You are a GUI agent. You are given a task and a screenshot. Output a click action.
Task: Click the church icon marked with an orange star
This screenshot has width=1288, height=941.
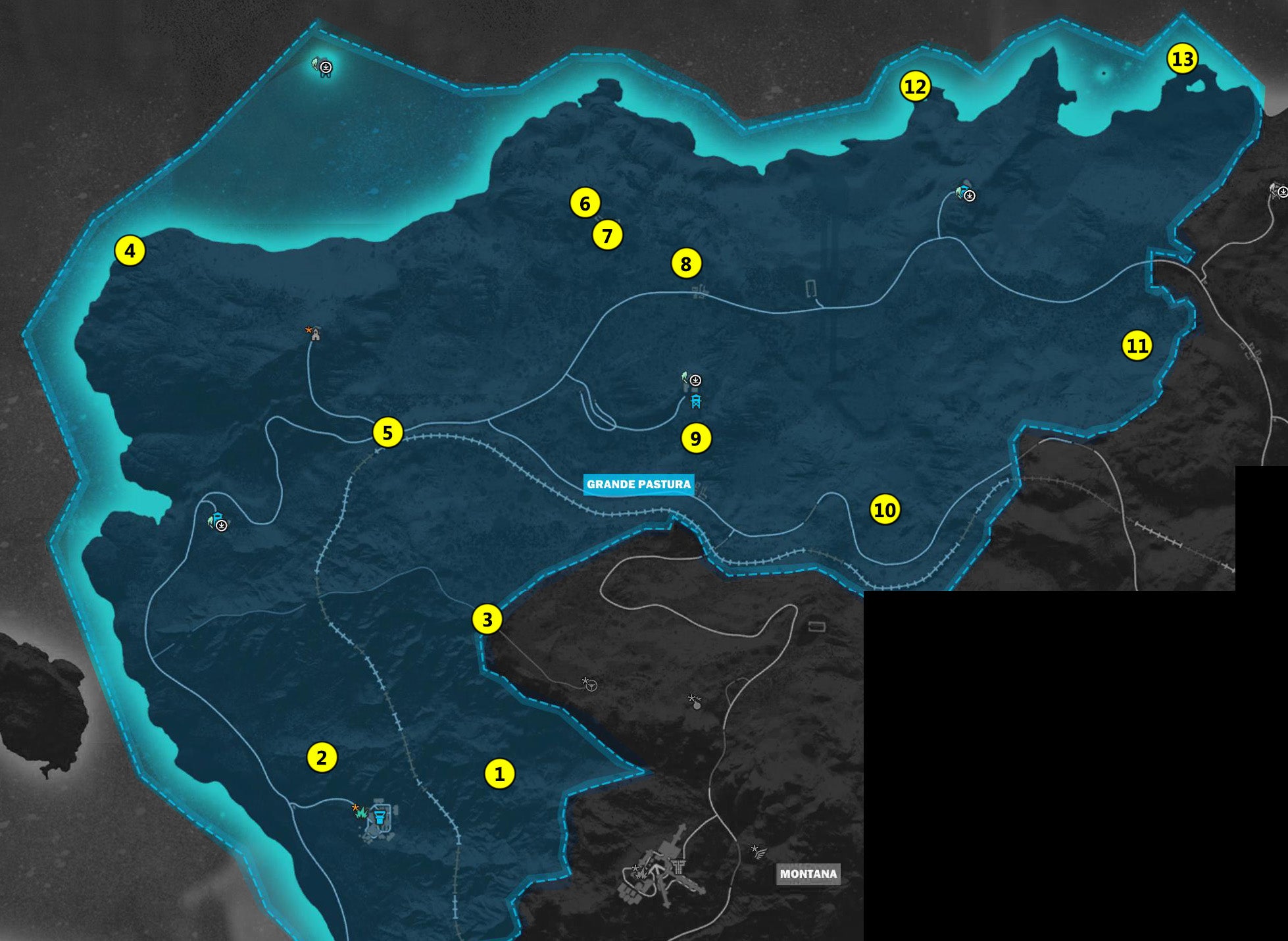pos(318,336)
